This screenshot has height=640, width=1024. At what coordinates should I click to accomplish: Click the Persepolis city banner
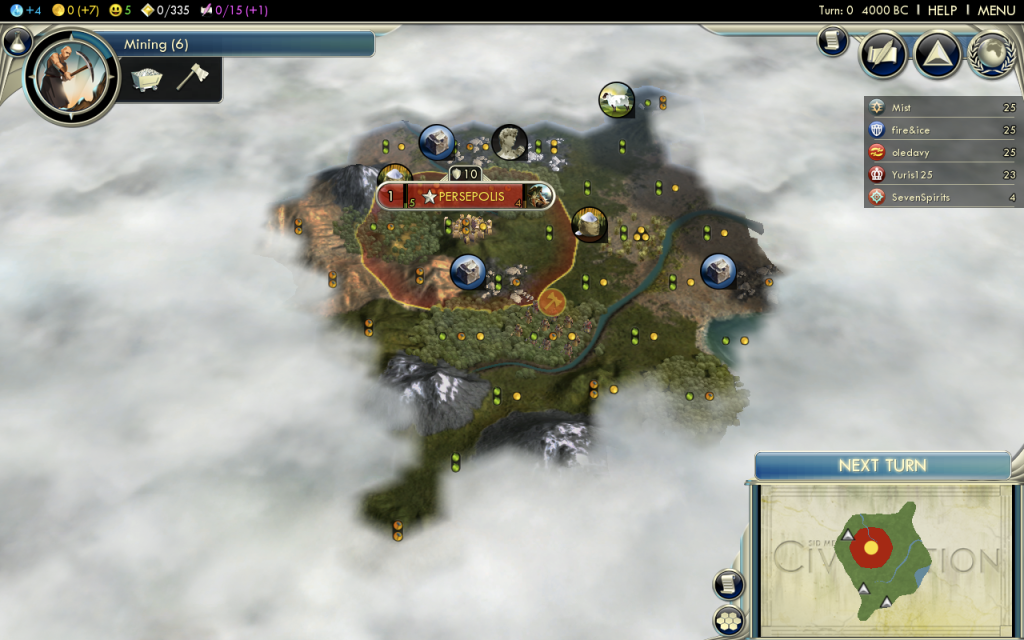(x=466, y=196)
